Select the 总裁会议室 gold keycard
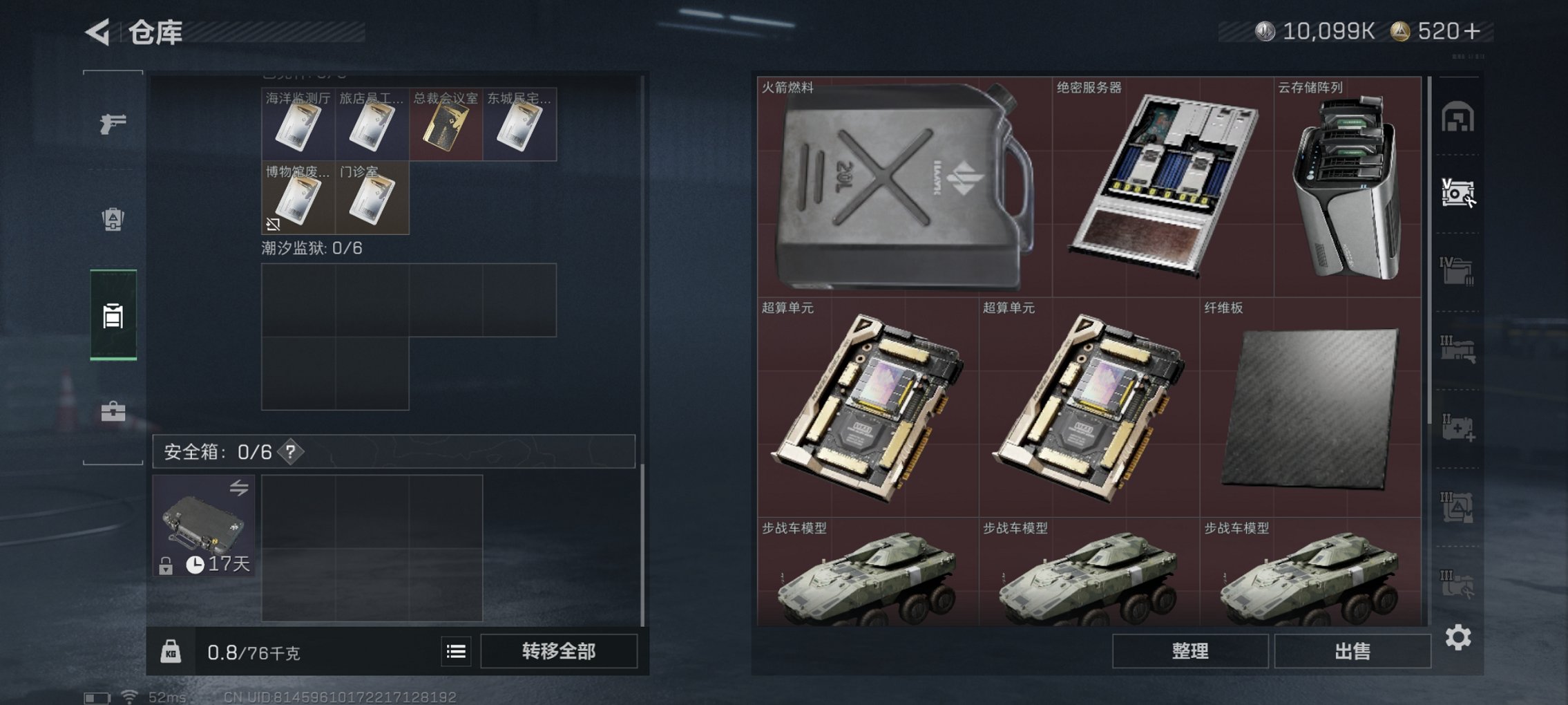 446,124
